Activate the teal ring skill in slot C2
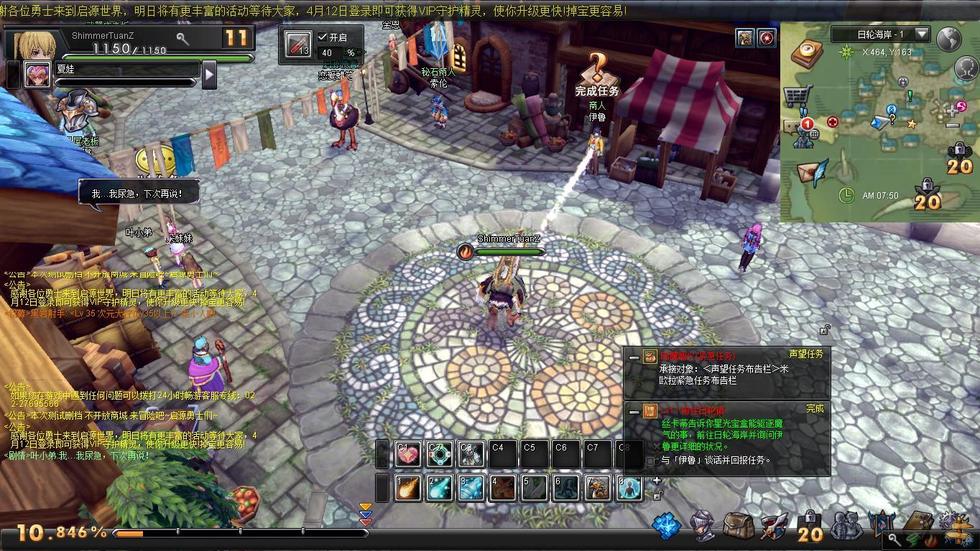Image resolution: width=980 pixels, height=551 pixels. click(439, 454)
